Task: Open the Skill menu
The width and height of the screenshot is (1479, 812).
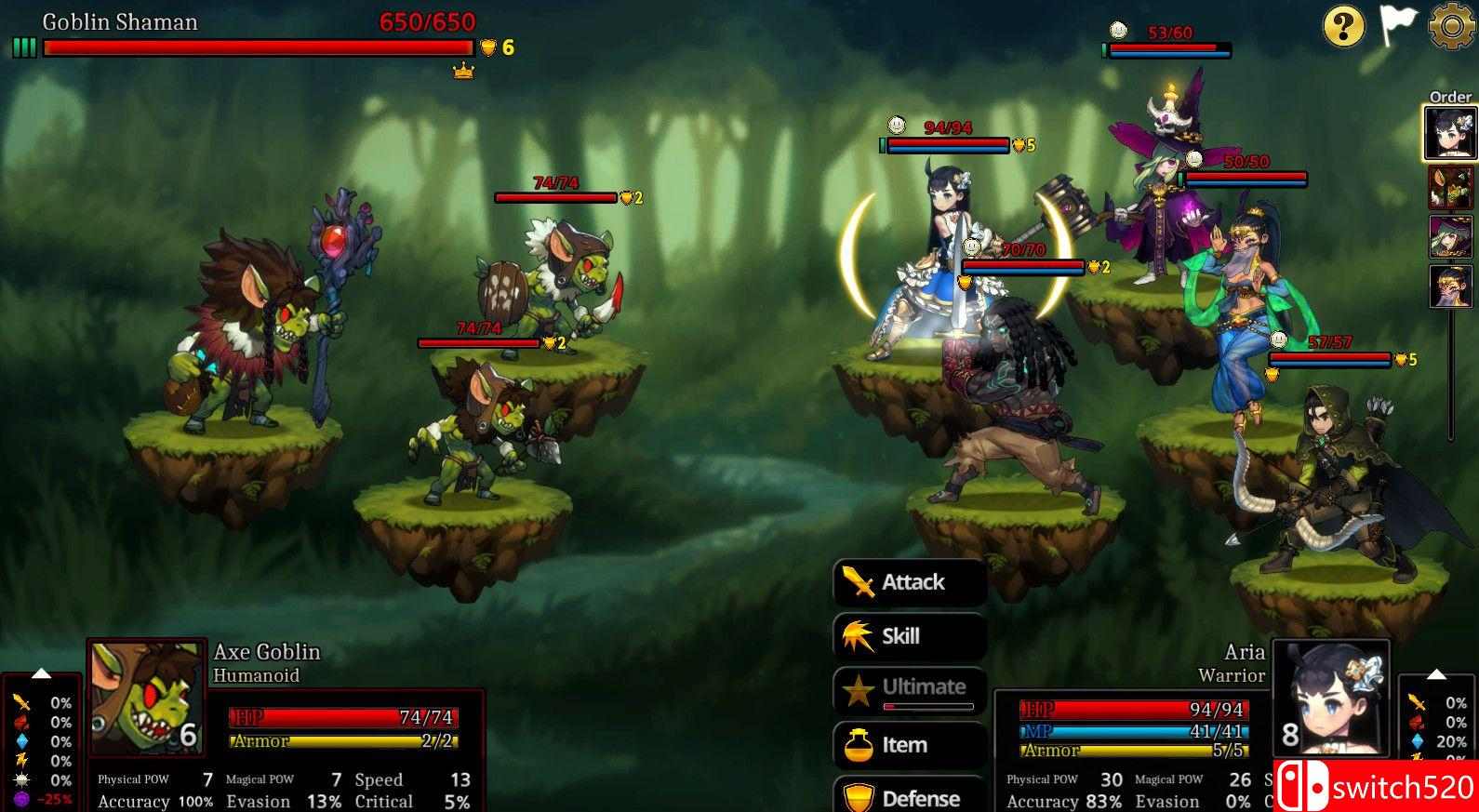Action: point(910,637)
